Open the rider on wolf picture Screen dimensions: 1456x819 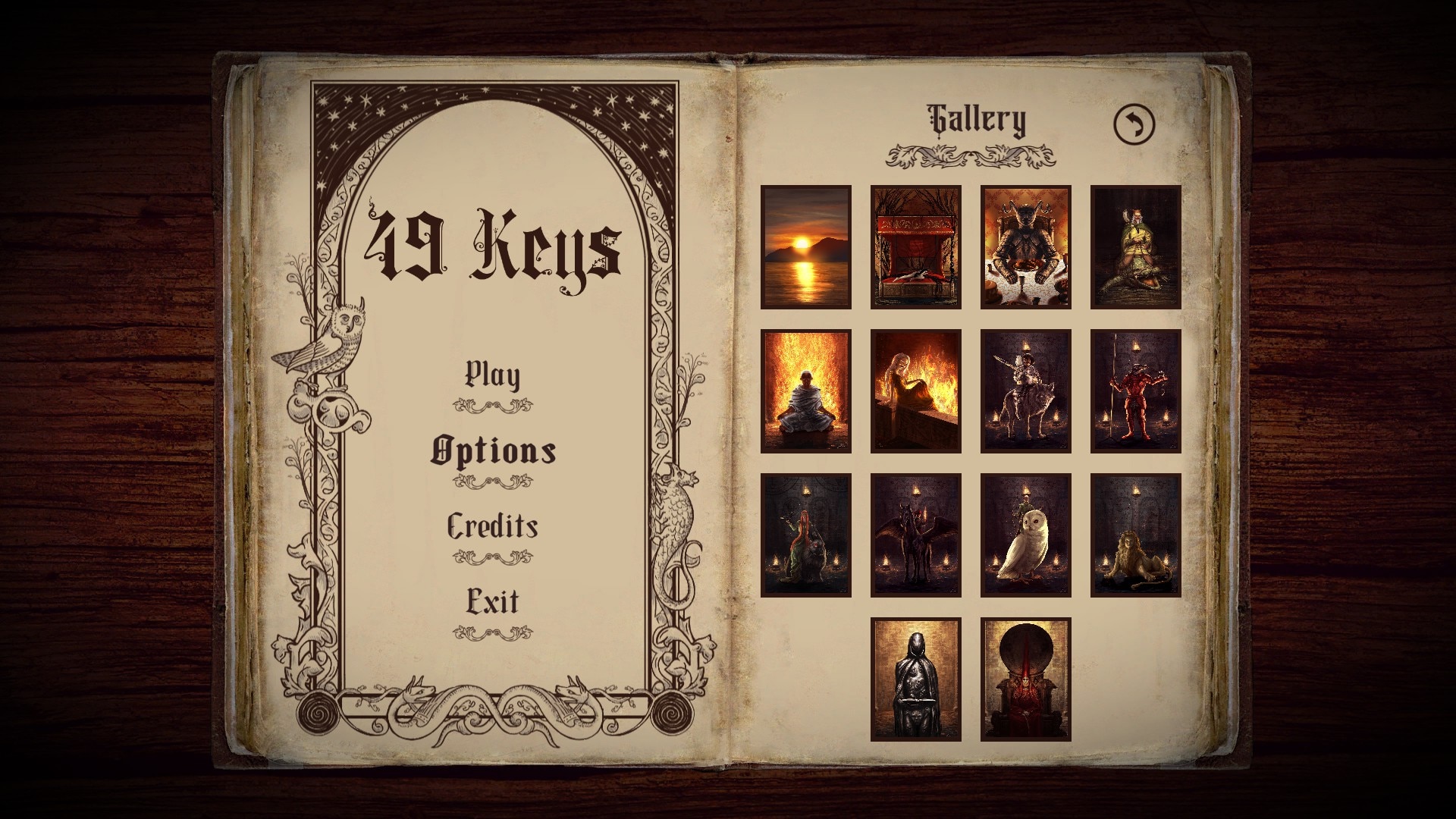[1026, 391]
